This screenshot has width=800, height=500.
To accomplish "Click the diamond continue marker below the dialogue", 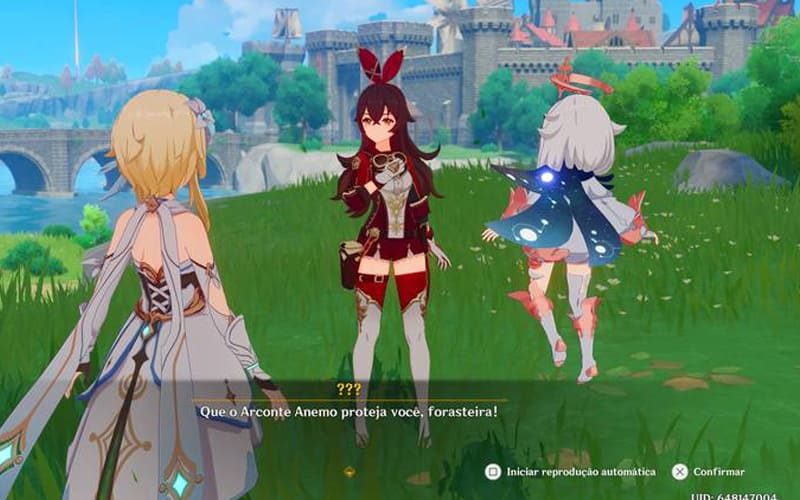I will click(x=349, y=470).
